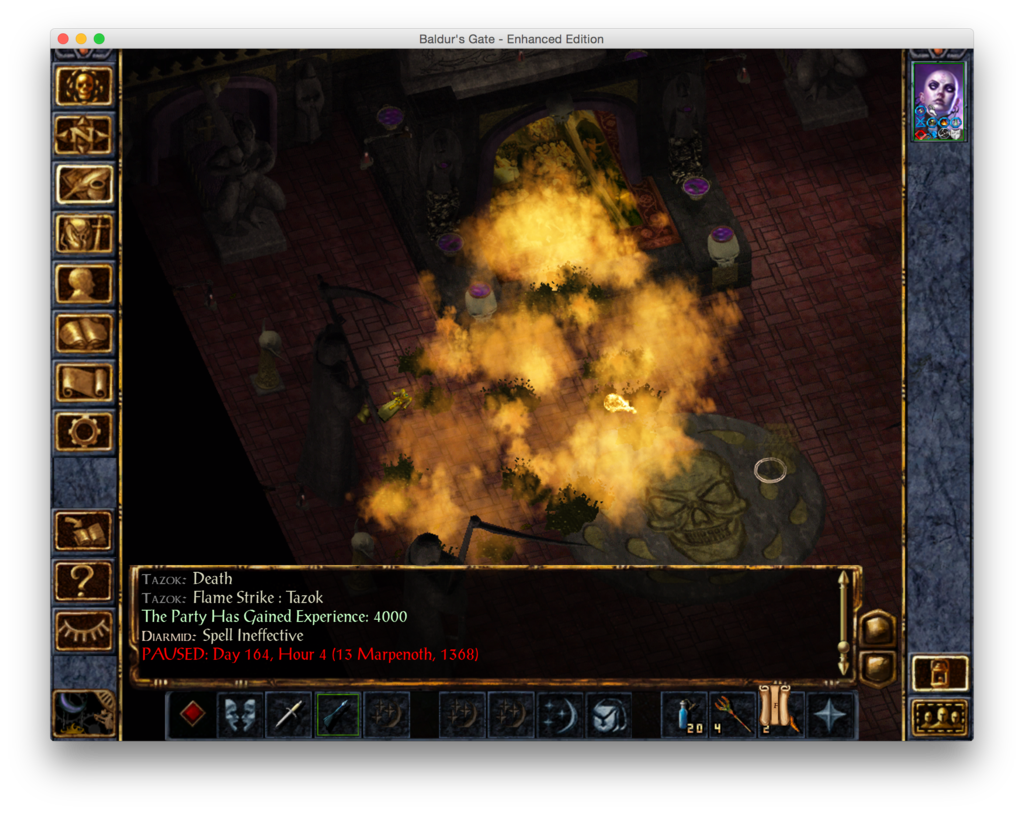The height and width of the screenshot is (813, 1024).
Task: Click the quick save book button
Action: click(x=84, y=531)
